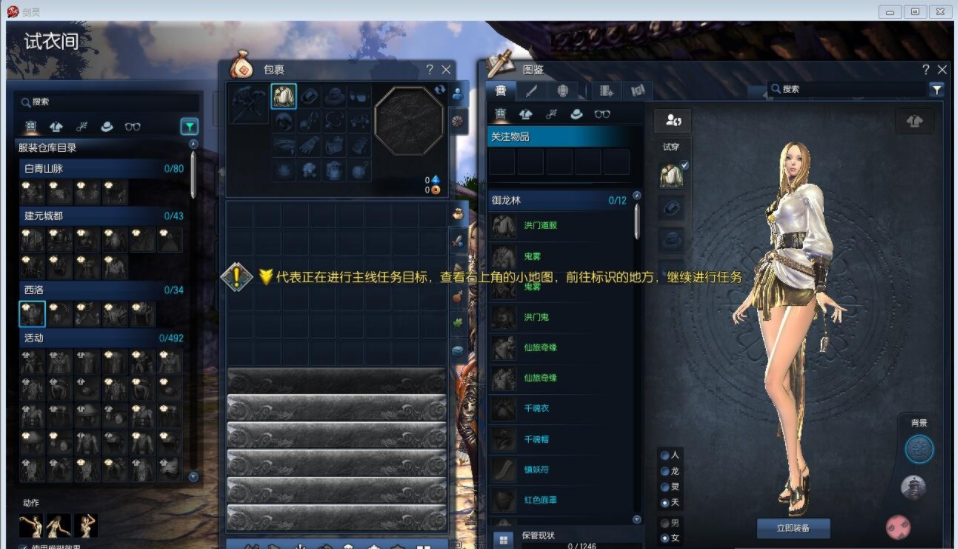Toggle the green filter button in wardrobe panel
Viewport: 958px width, 549px height.
189,126
